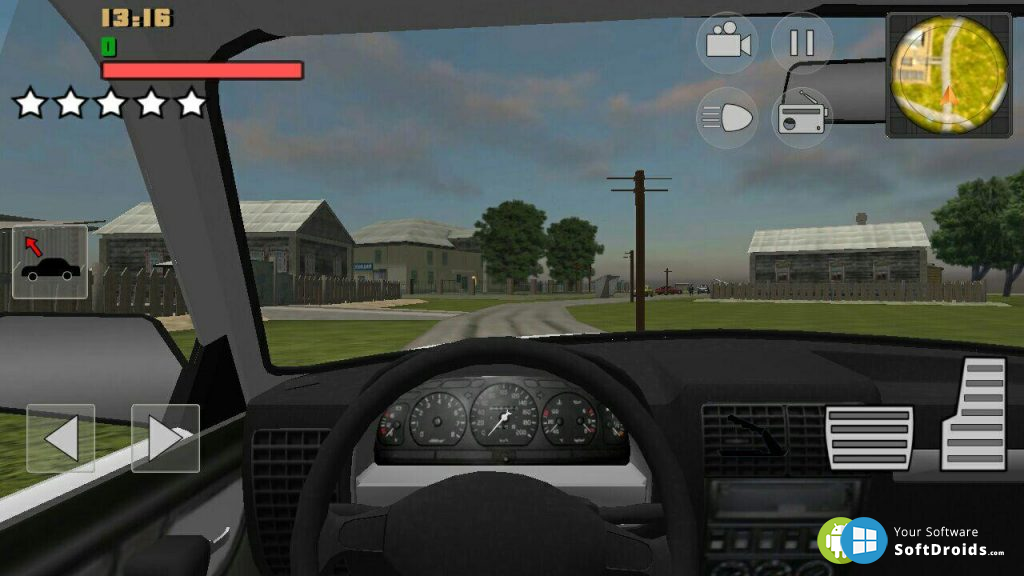The height and width of the screenshot is (576, 1024).
Task: Pause the game
Action: click(x=802, y=43)
